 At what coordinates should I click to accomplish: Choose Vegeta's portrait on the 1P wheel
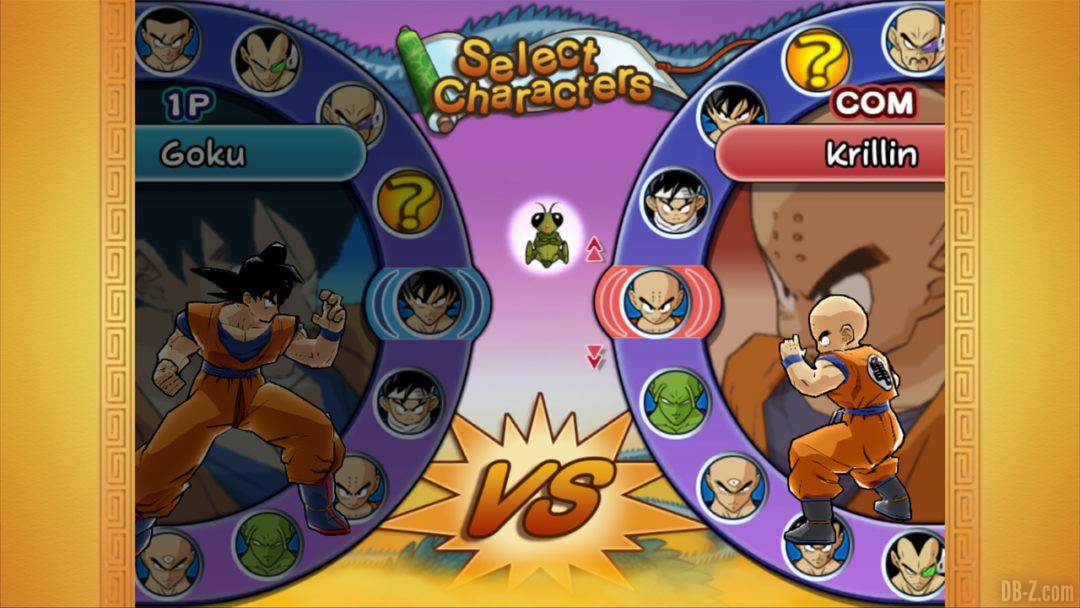265,60
